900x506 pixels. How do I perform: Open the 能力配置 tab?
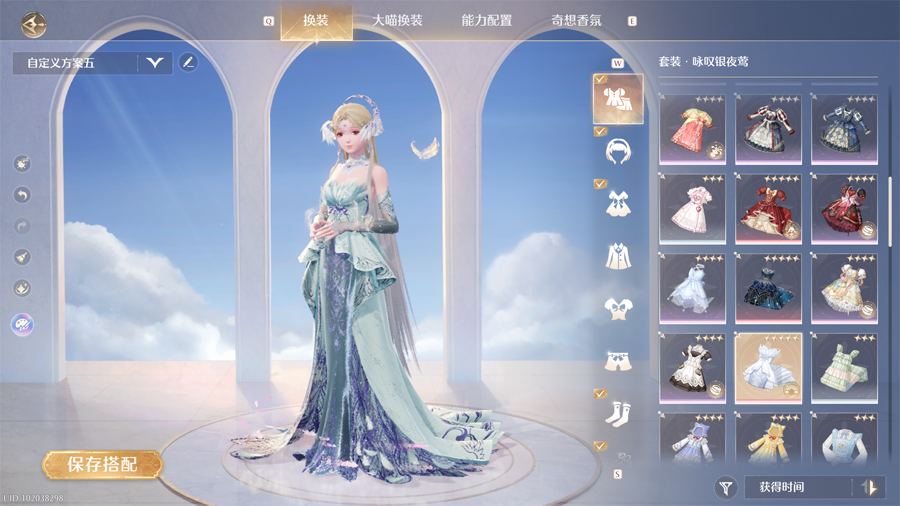point(487,20)
